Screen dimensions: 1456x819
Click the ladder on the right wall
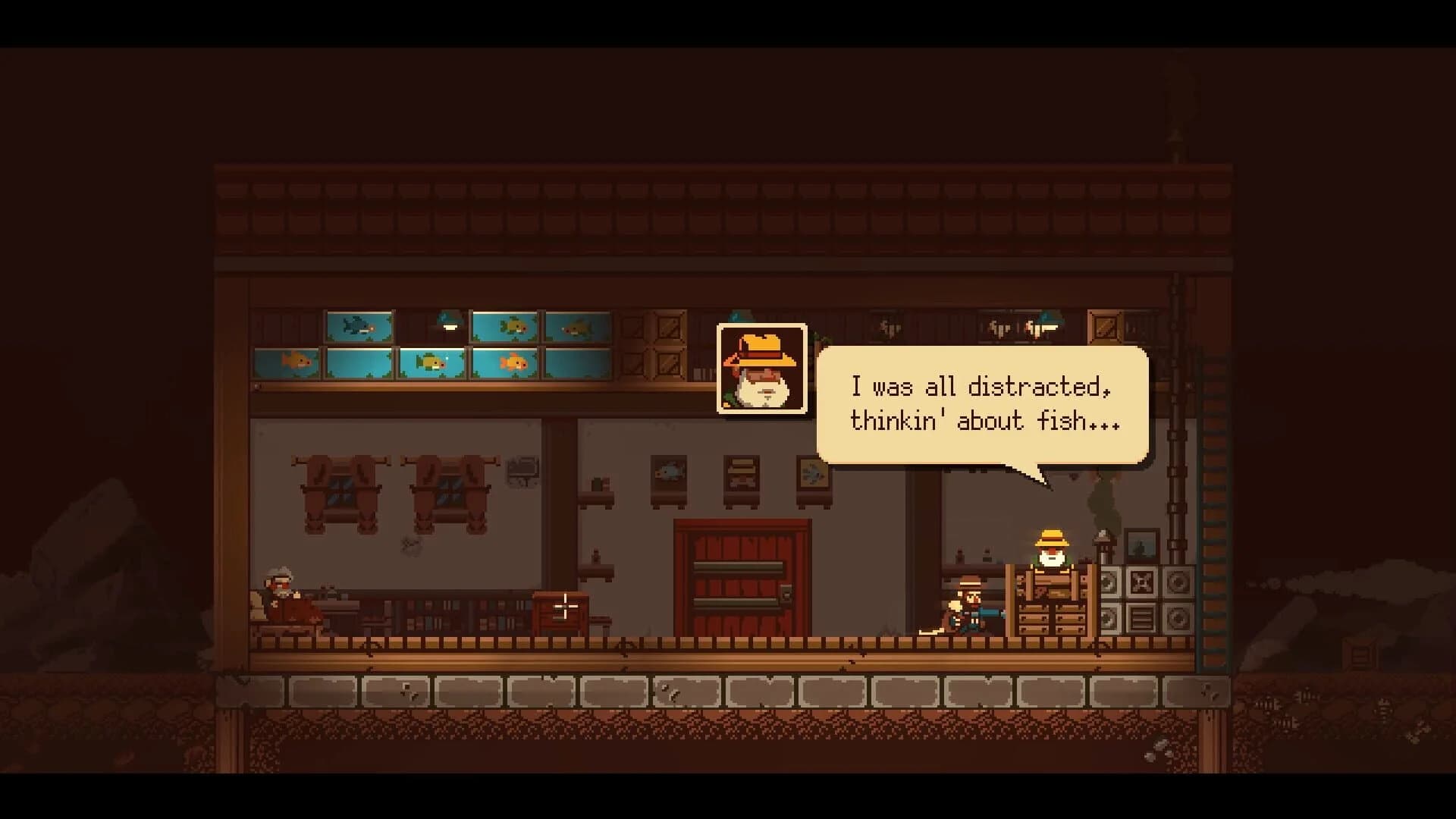[1213, 508]
